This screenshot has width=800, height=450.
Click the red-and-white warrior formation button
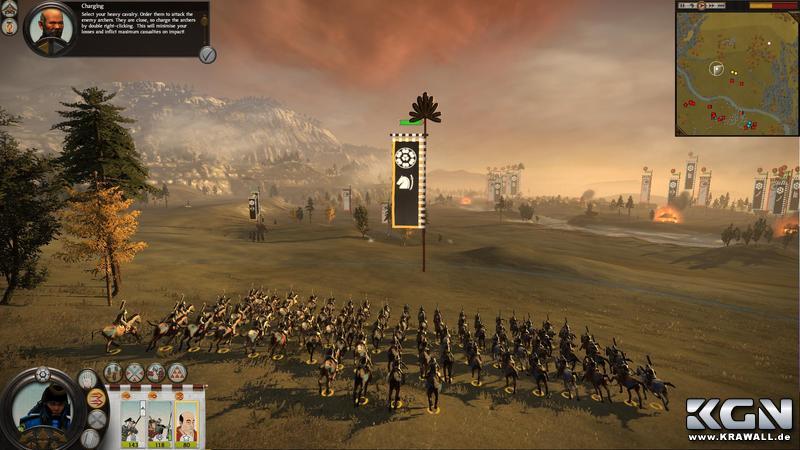pos(156,373)
